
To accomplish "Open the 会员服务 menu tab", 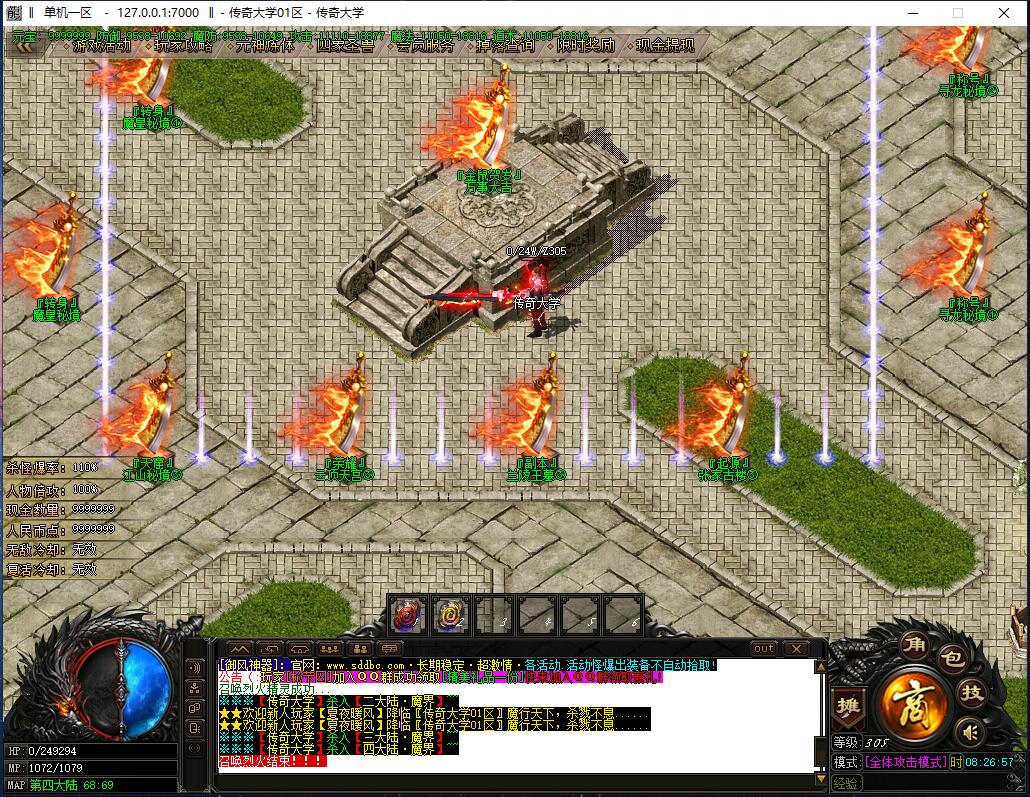I will [425, 46].
